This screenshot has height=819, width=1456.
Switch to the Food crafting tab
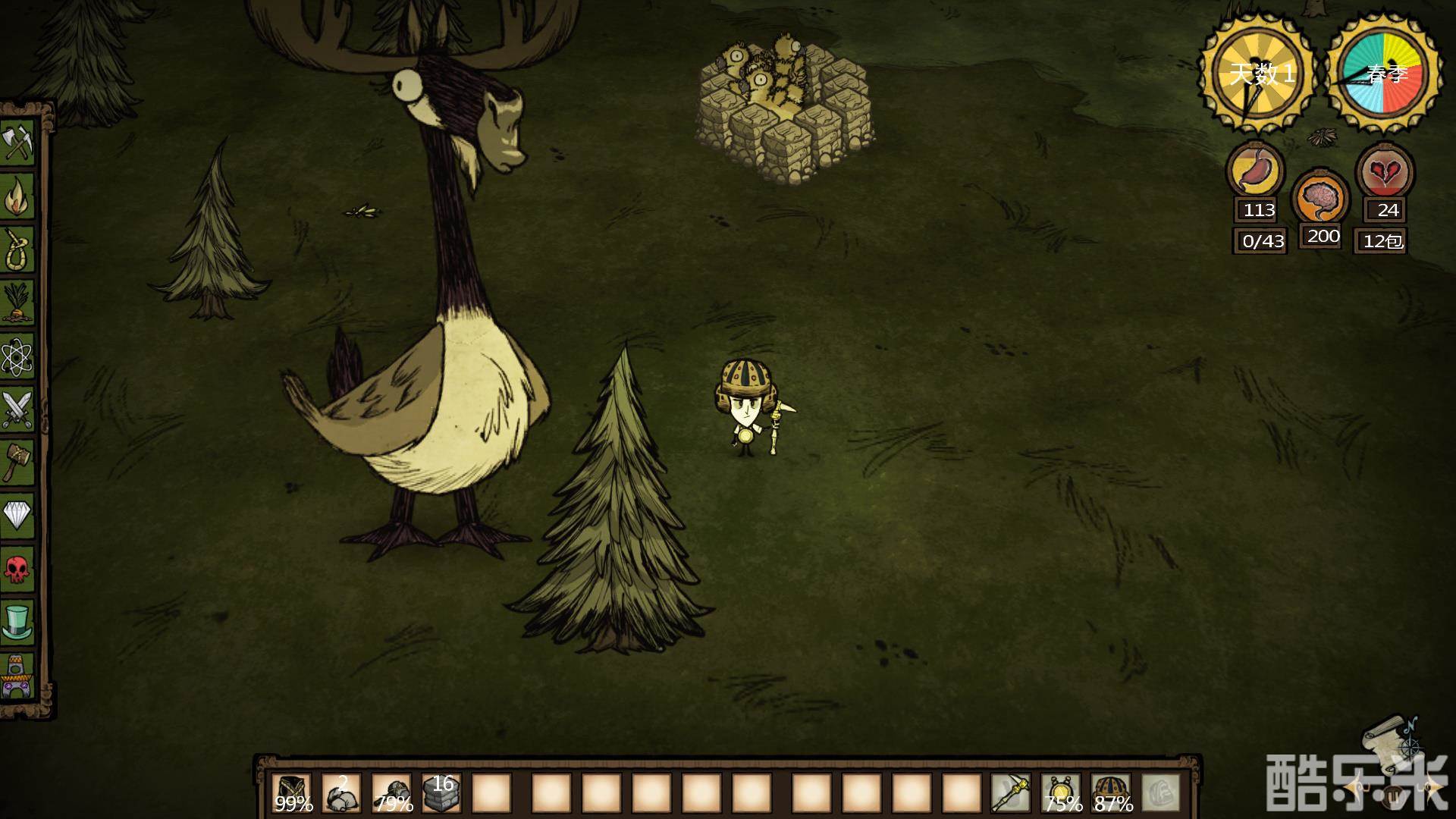[x=17, y=303]
